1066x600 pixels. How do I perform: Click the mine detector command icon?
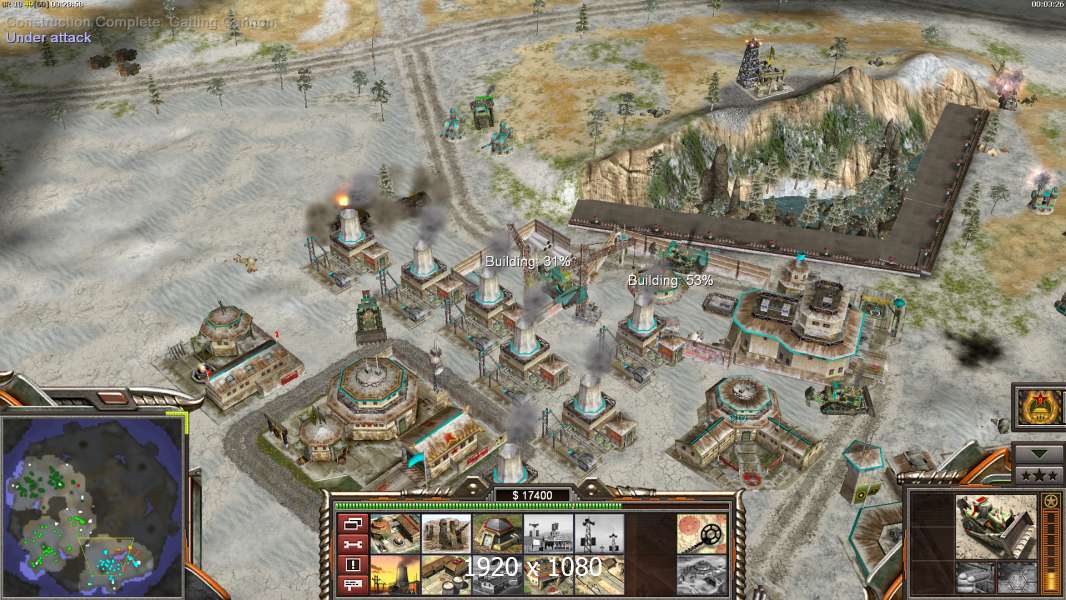[x=702, y=533]
